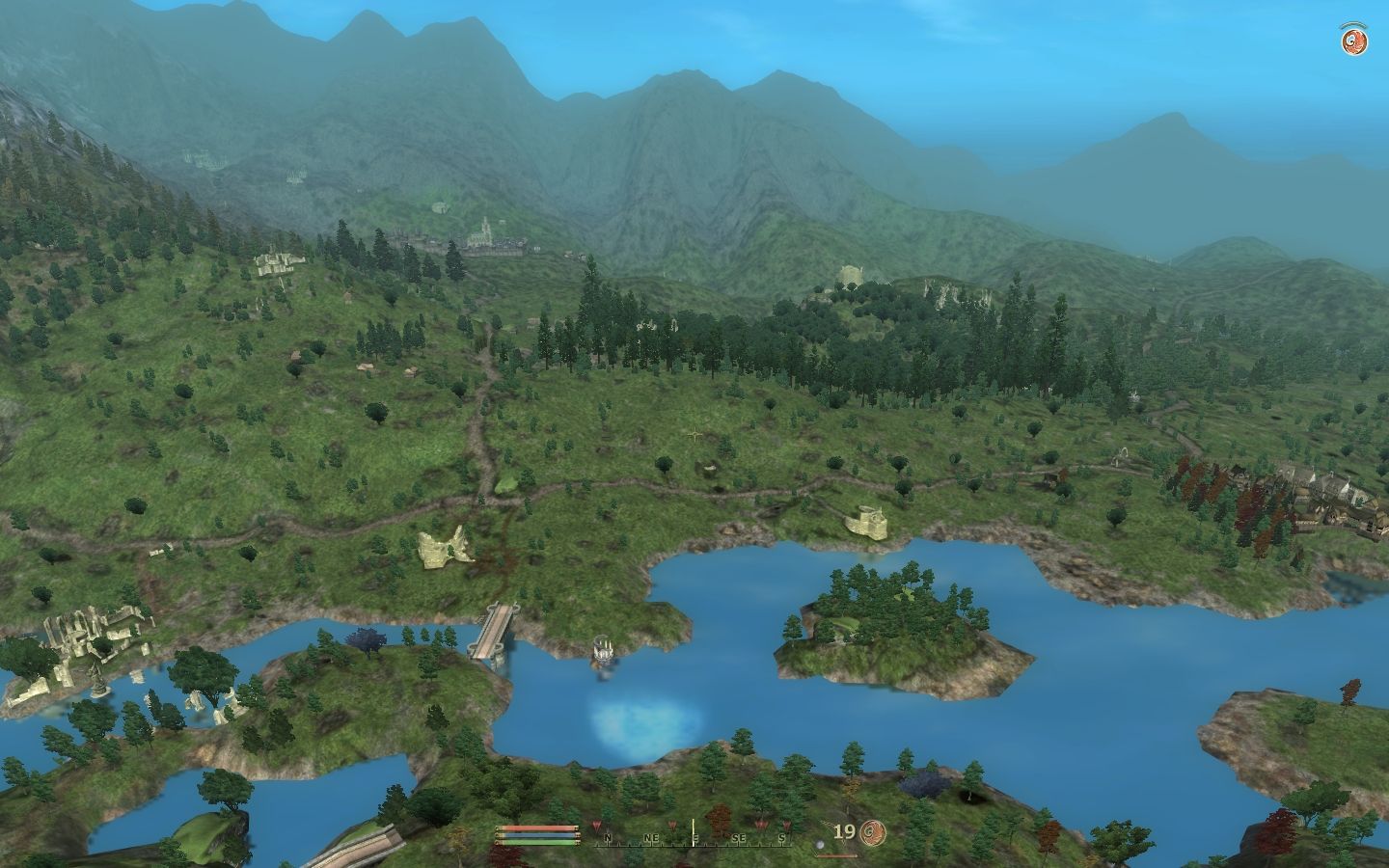Click the active spell effect icon in top-right corner
Screen dimensions: 1389x868
[x=1352, y=41]
